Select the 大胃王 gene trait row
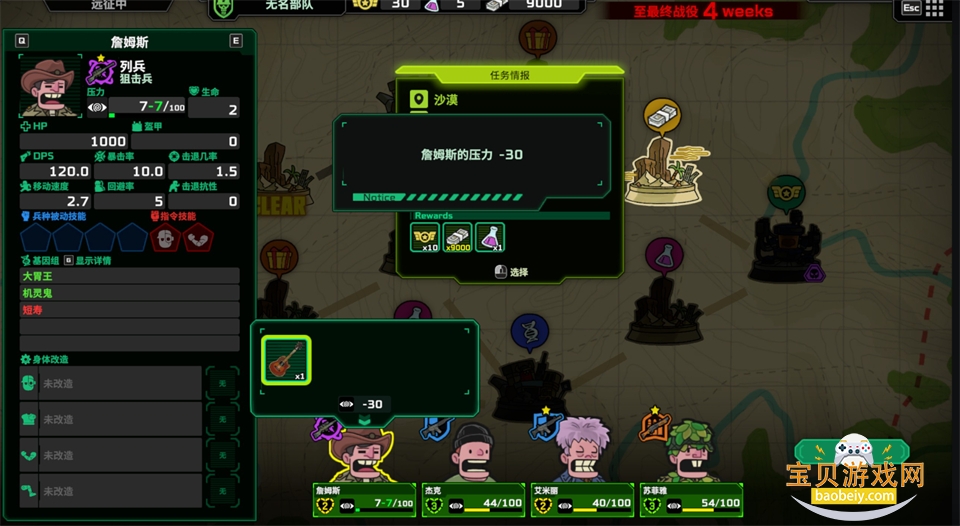960x526 pixels. coord(130,275)
